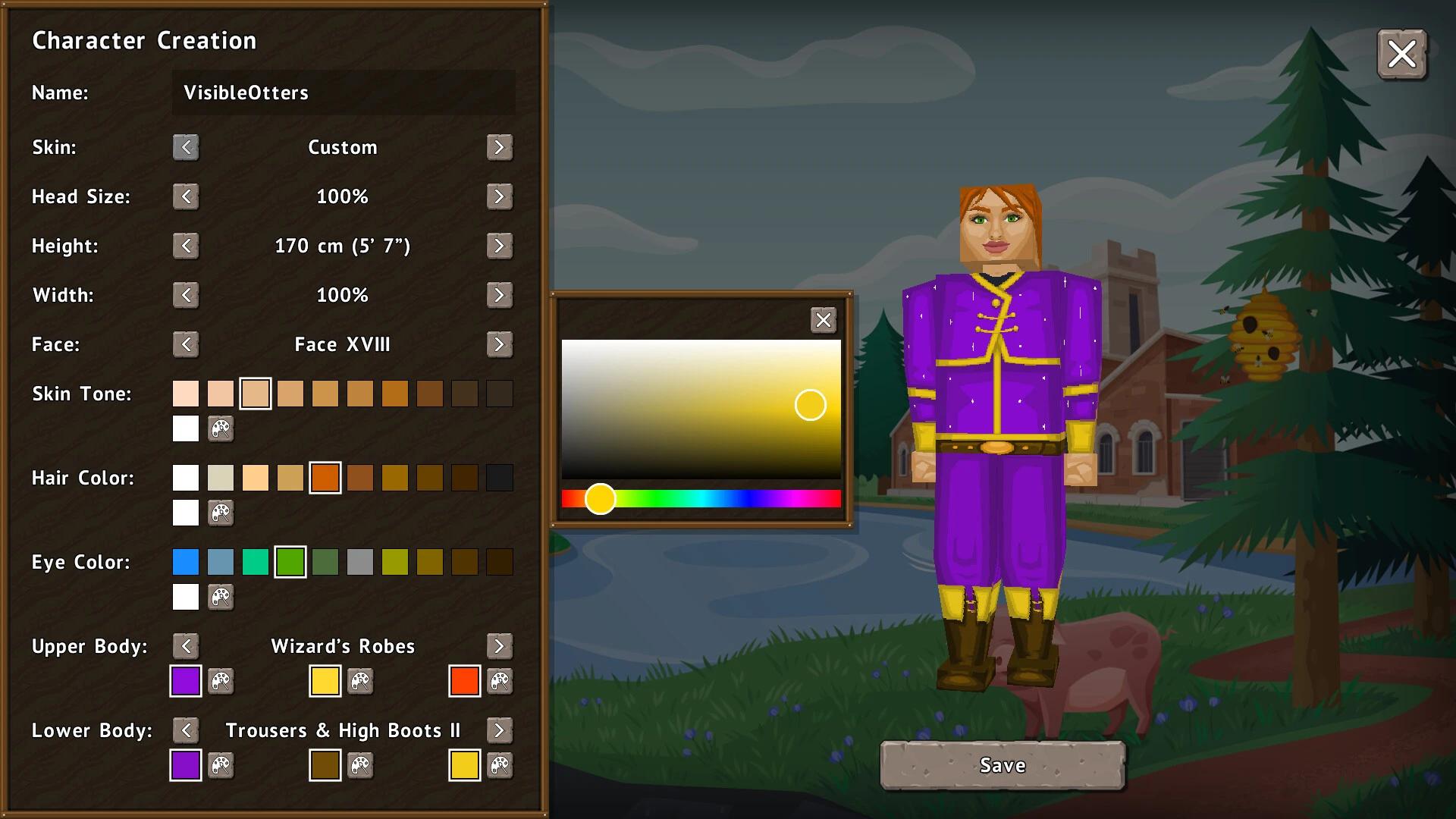This screenshot has height=819, width=1456.
Task: Select the orange Hair Color swatch
Action: [x=325, y=478]
